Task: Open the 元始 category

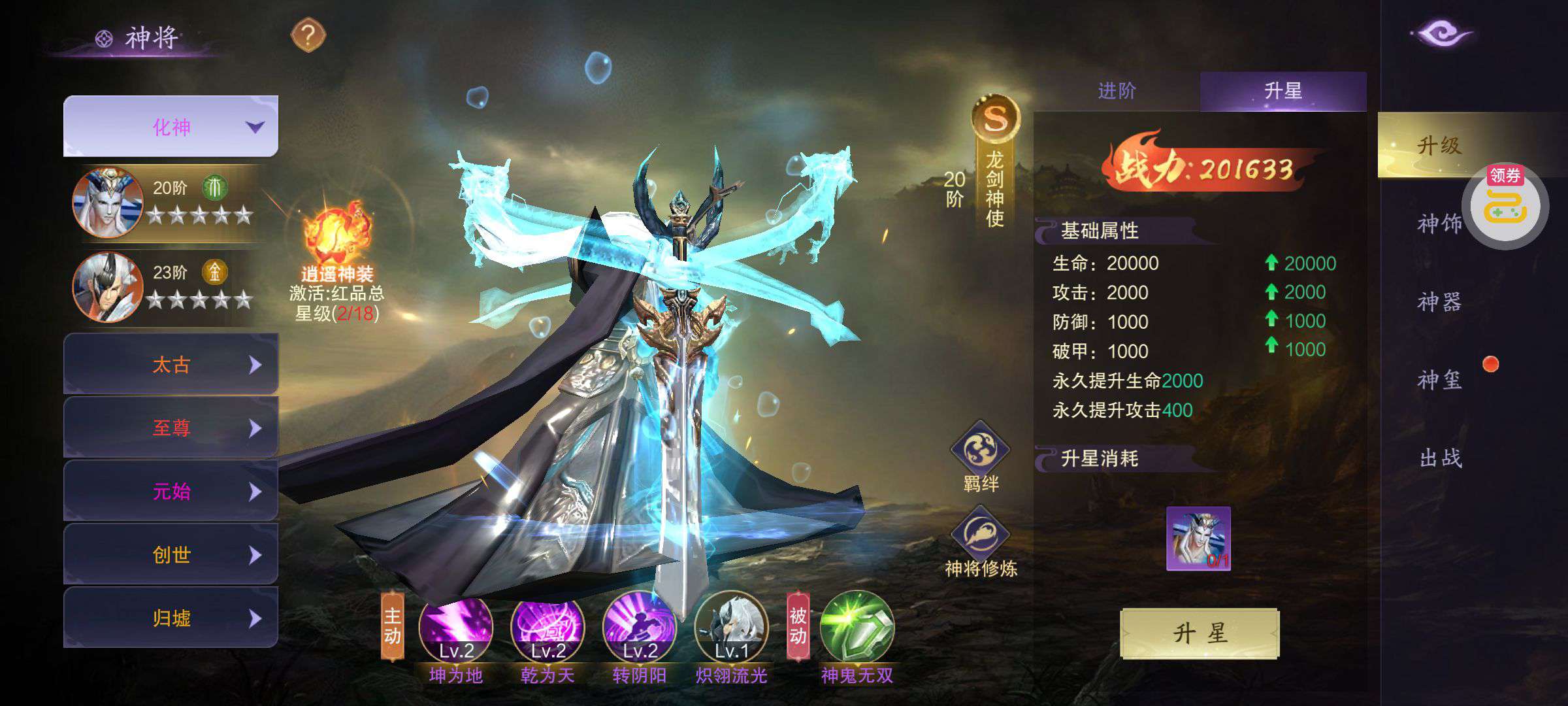Action: coord(171,491)
